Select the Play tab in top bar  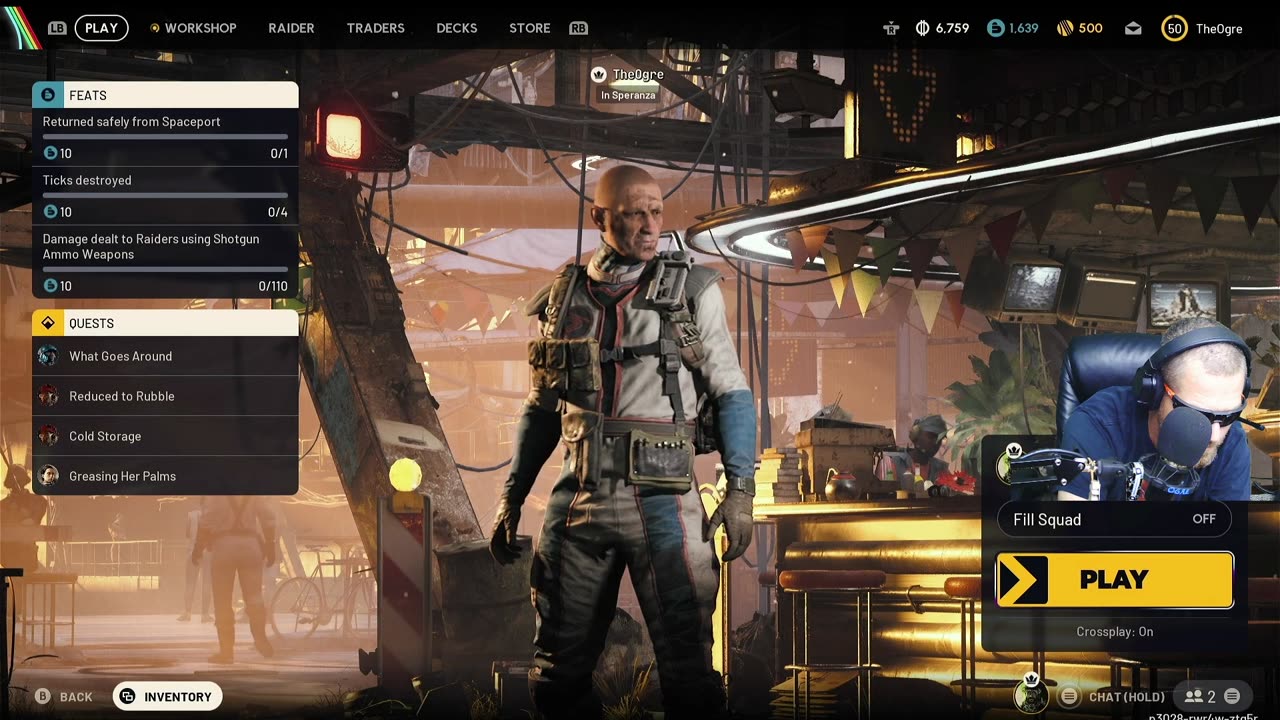[101, 28]
